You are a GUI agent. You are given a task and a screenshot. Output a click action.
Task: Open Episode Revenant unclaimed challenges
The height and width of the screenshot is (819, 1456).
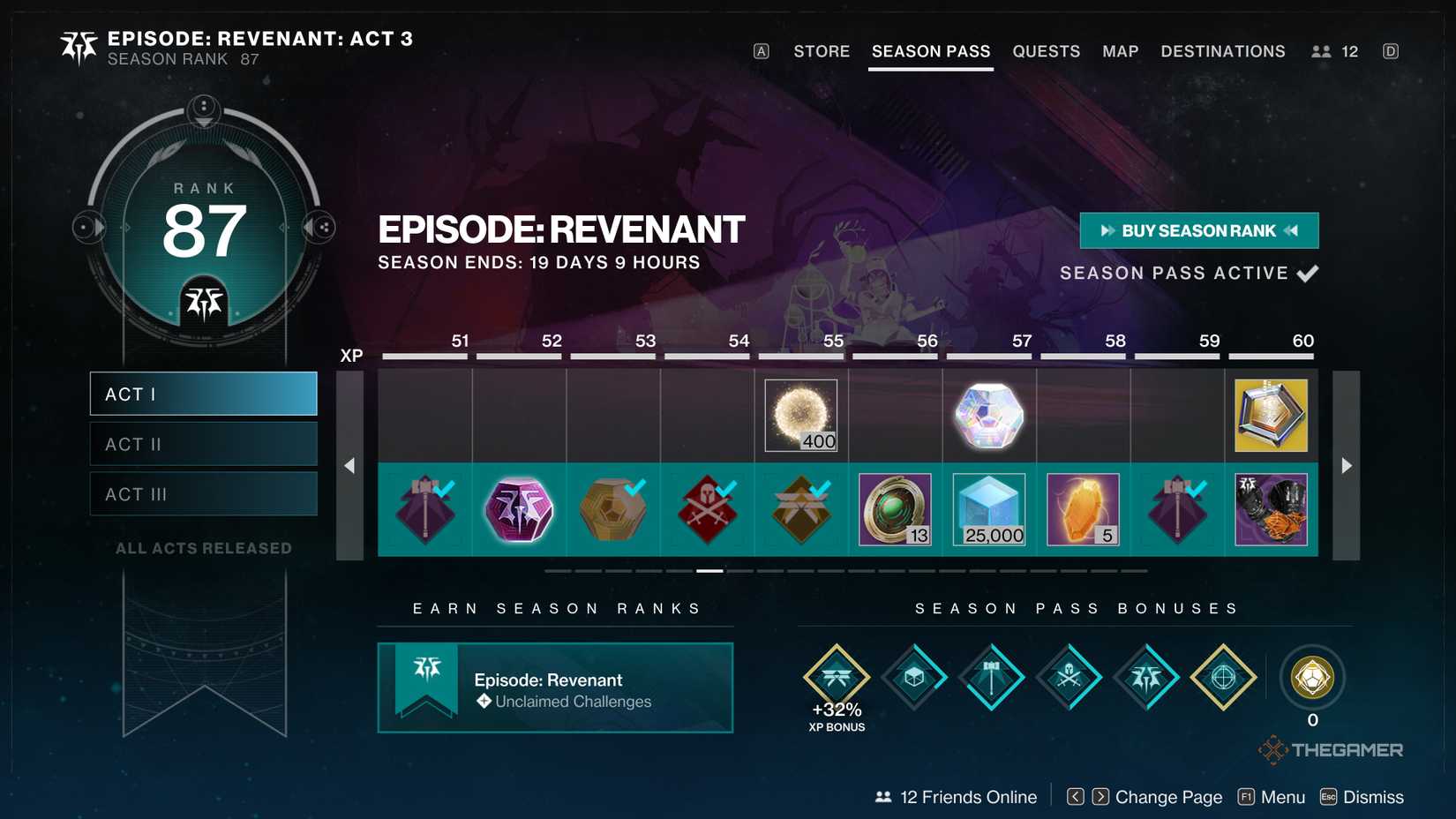pyautogui.click(x=555, y=688)
